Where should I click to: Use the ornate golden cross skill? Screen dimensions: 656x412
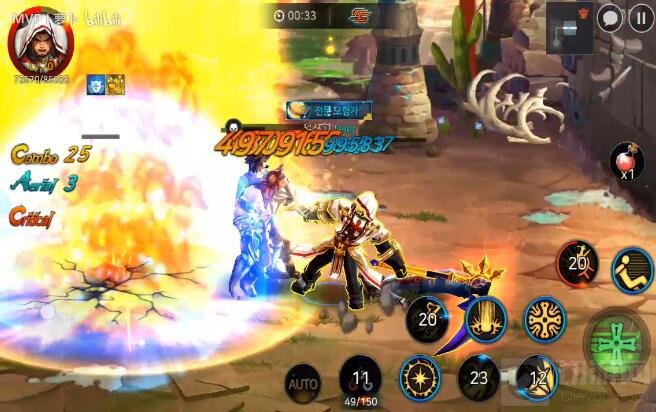[x=546, y=319]
